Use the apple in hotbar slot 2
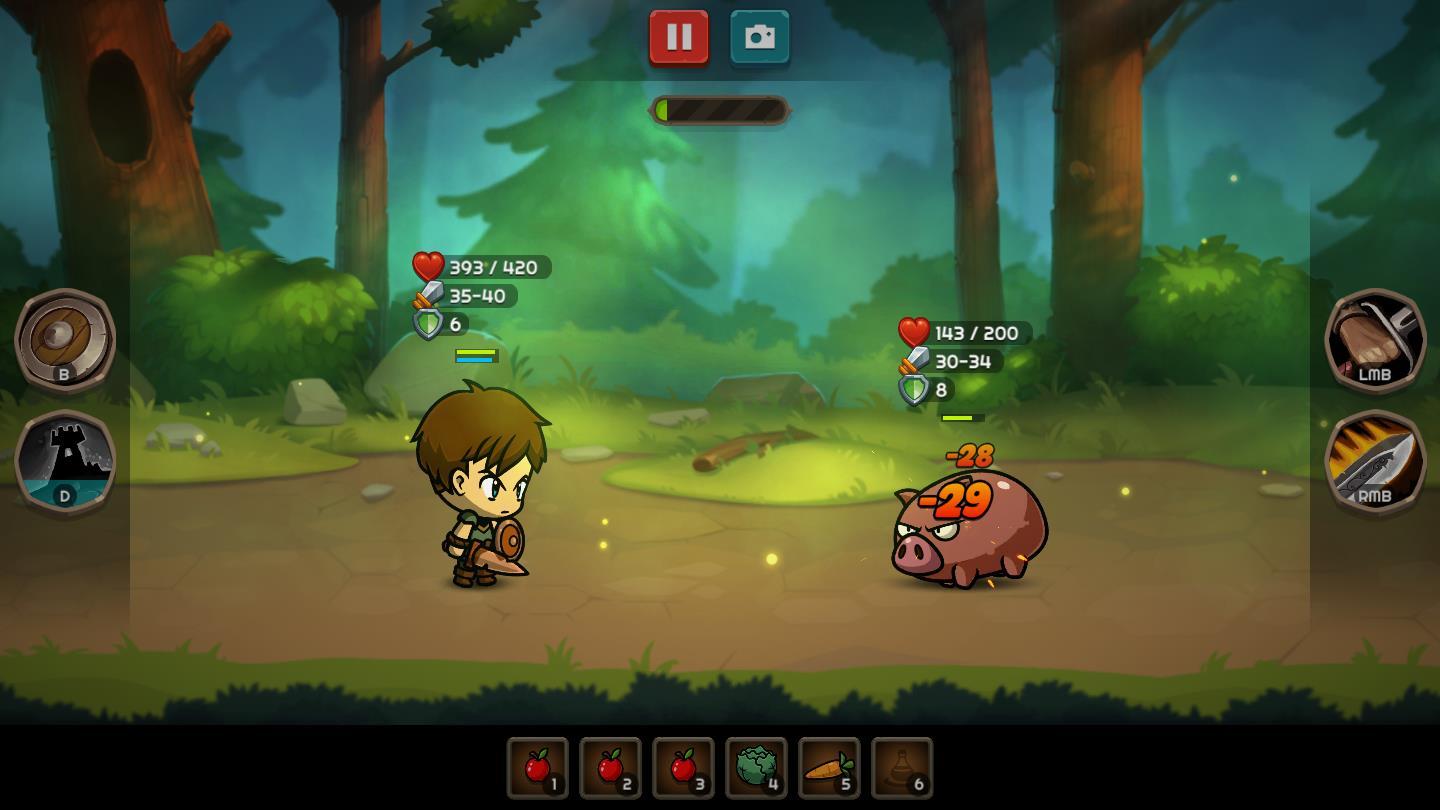Screen dimensions: 1440x810 pos(610,768)
